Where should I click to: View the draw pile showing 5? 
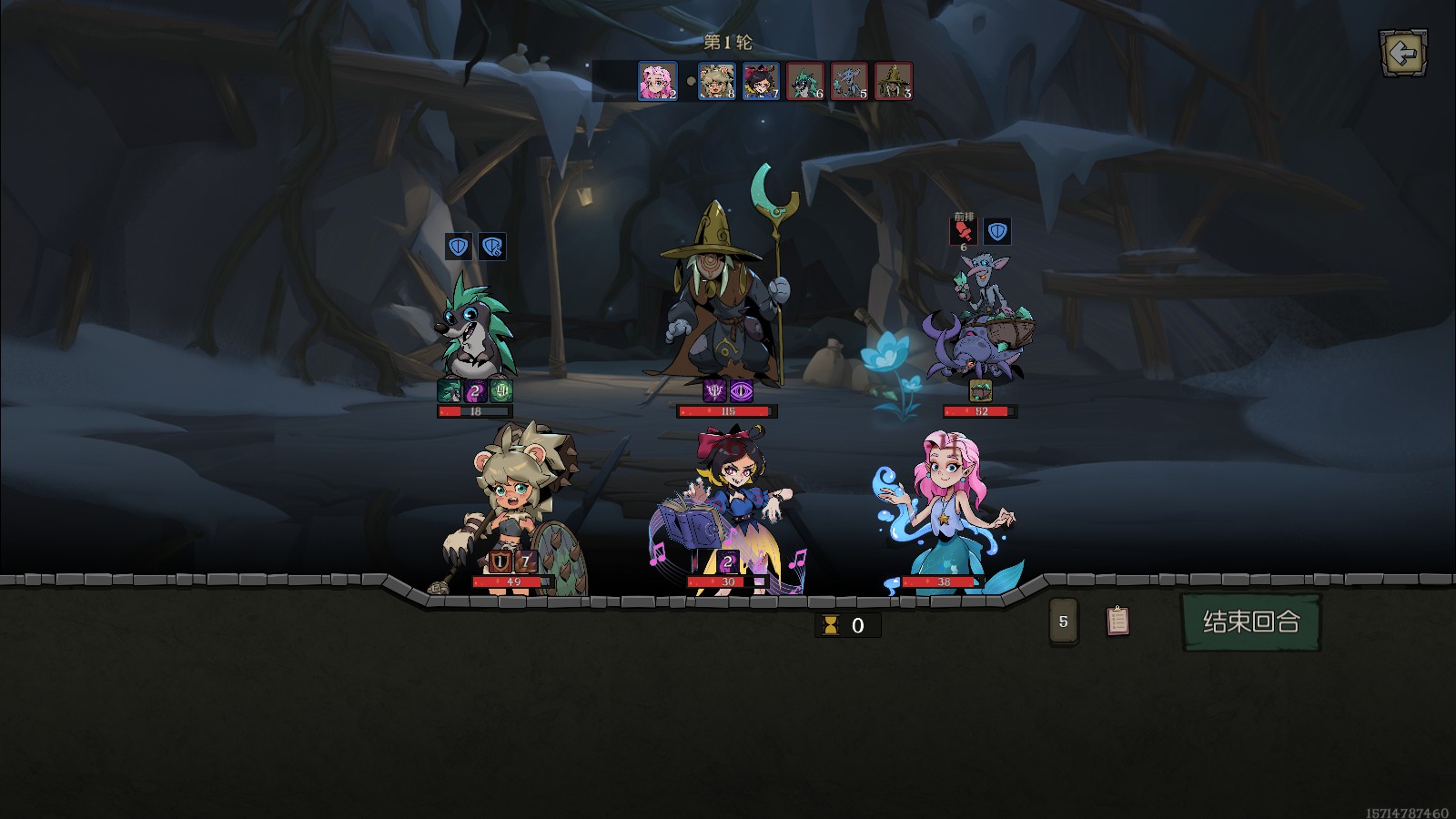coord(1063,622)
